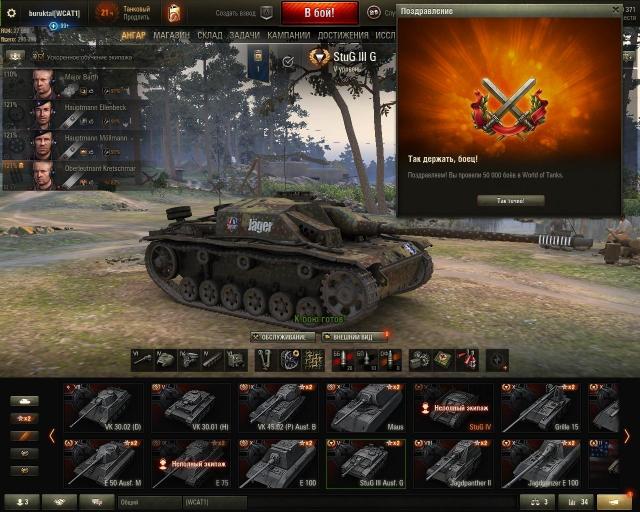Open the СКЛАД tab
The width and height of the screenshot is (640, 512).
click(209, 34)
